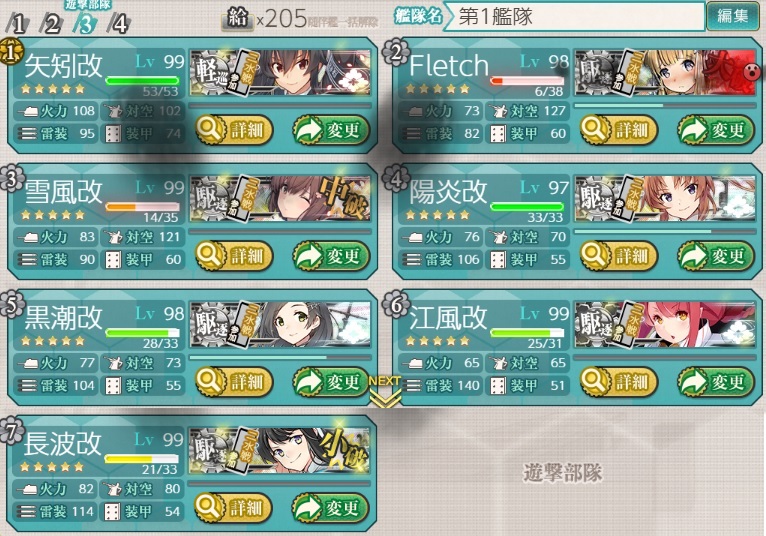This screenshot has height=536, width=766.
Task: View 詳細 details for 雪風改
Action: (234, 256)
